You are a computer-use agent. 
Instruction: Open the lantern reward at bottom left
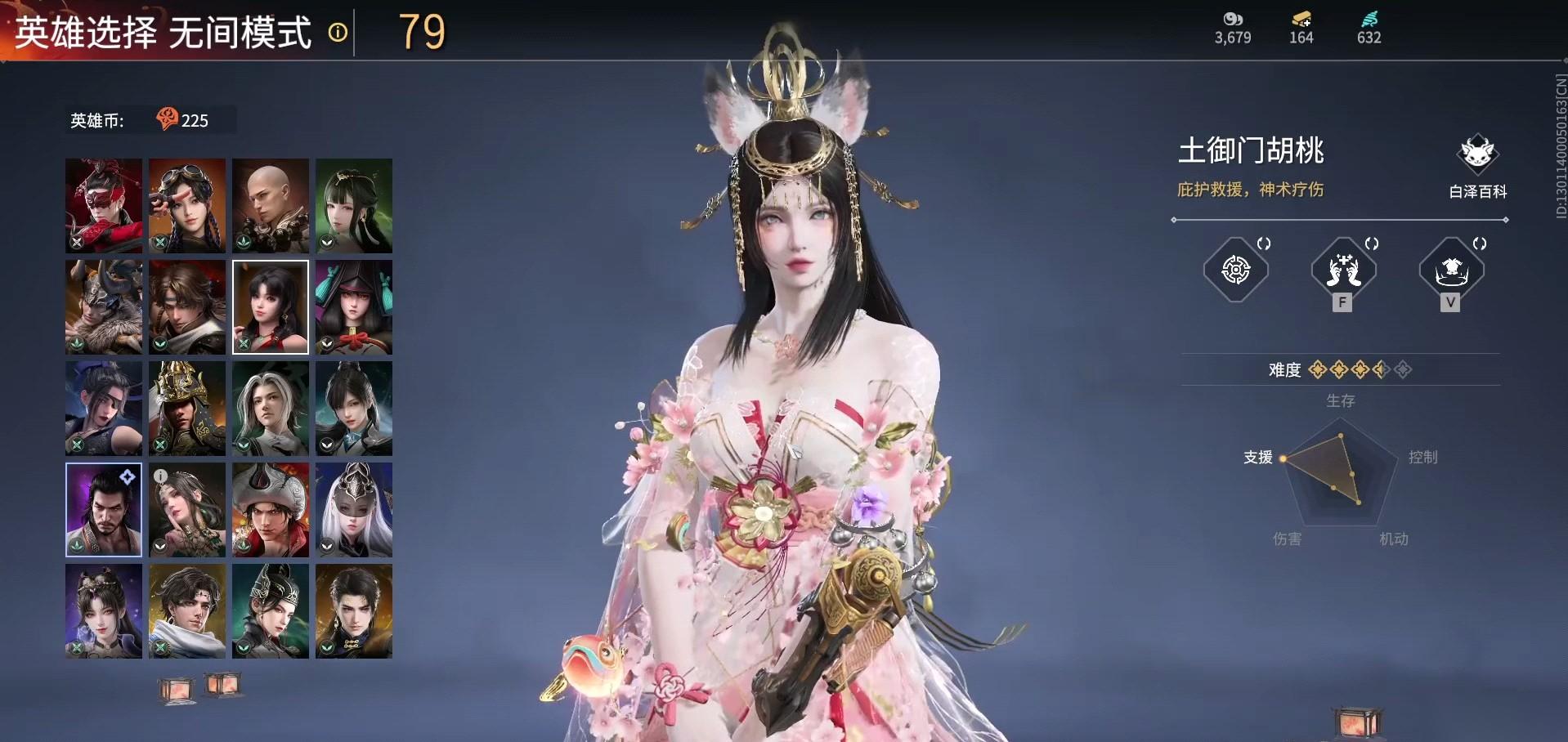(x=177, y=689)
